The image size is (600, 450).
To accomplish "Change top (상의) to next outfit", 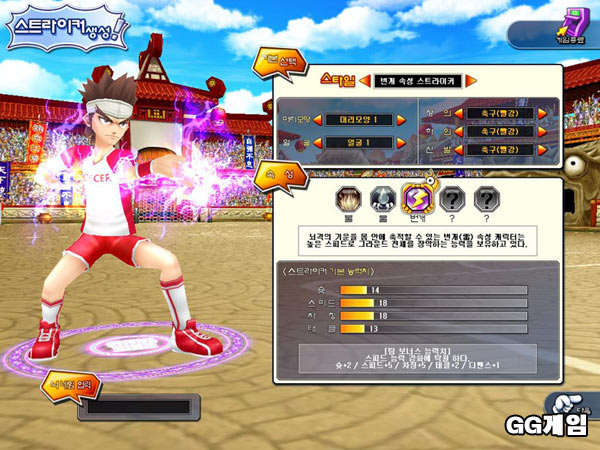I will click(541, 113).
